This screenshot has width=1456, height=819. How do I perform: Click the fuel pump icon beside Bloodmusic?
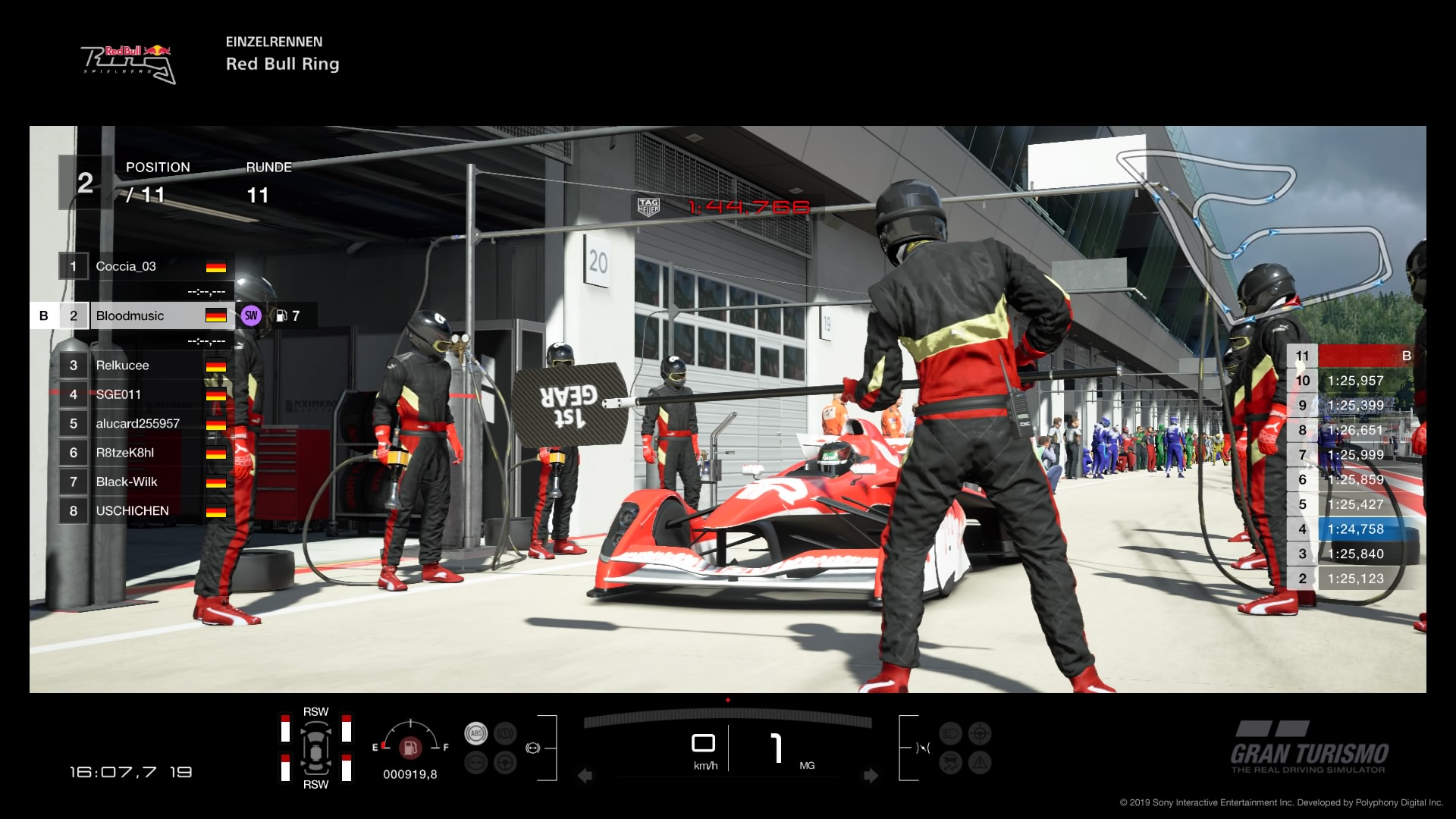click(x=281, y=315)
